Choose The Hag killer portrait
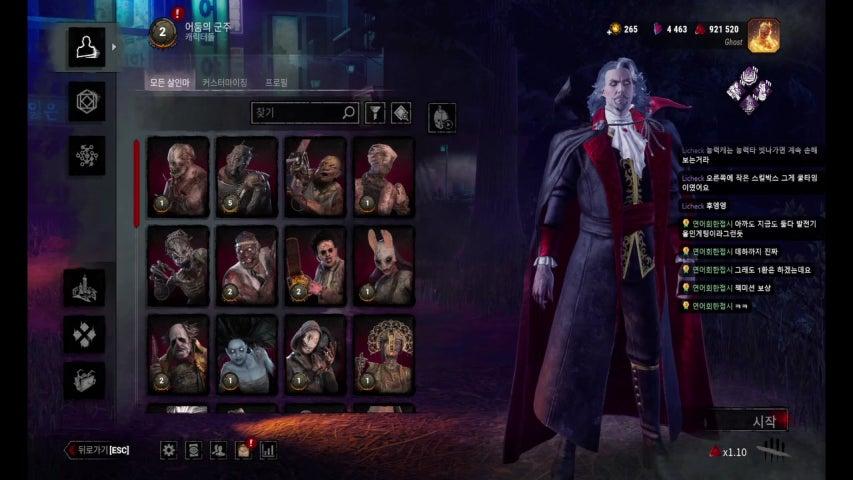853x480 pixels. point(178,265)
